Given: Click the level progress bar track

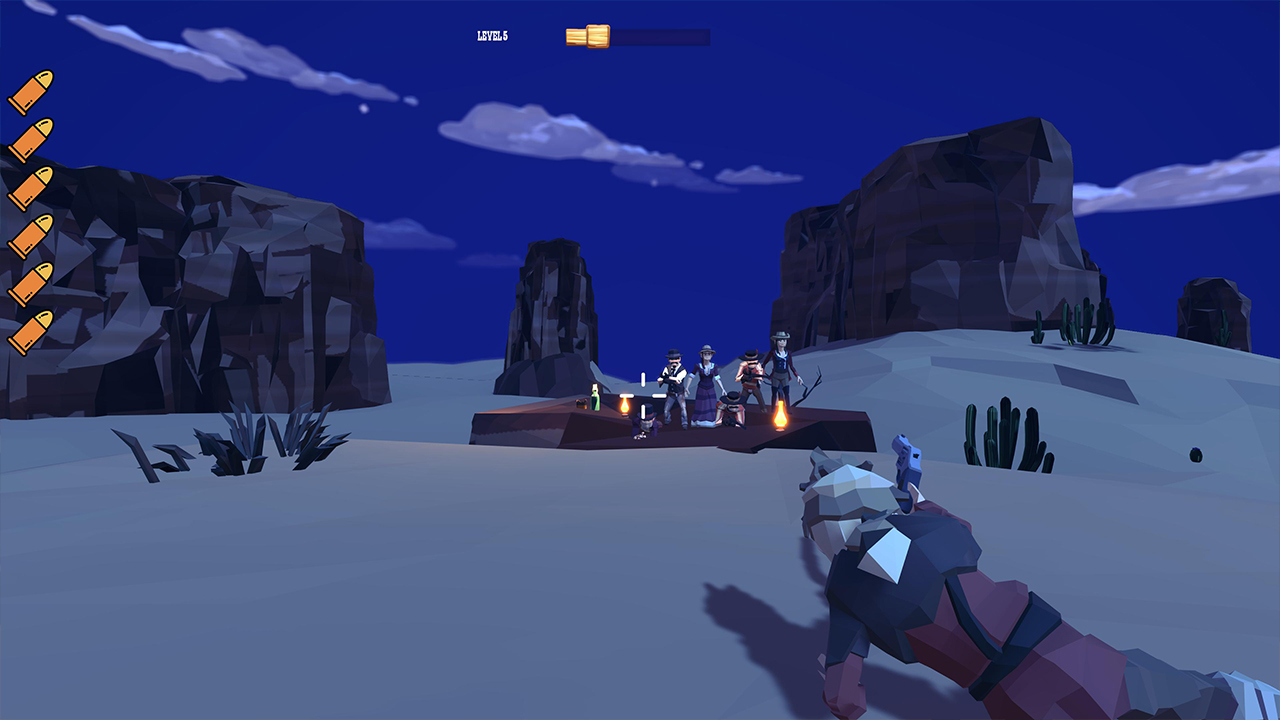Looking at the screenshot, I should click(665, 35).
